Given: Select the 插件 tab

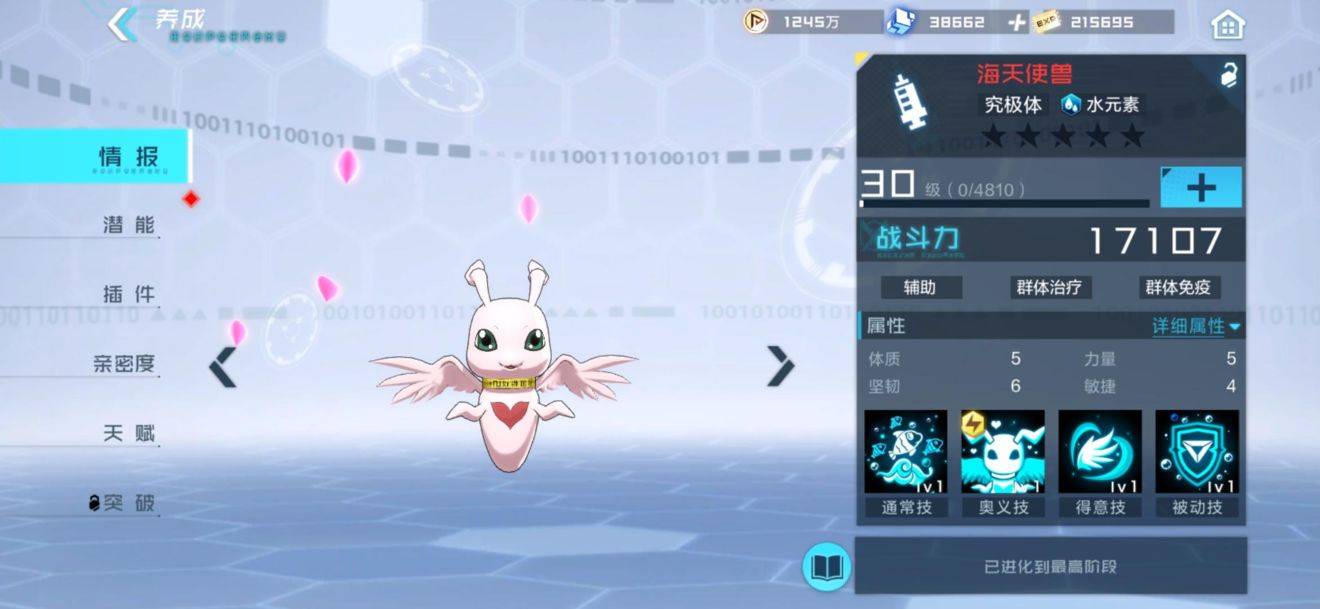Looking at the screenshot, I should (x=129, y=294).
